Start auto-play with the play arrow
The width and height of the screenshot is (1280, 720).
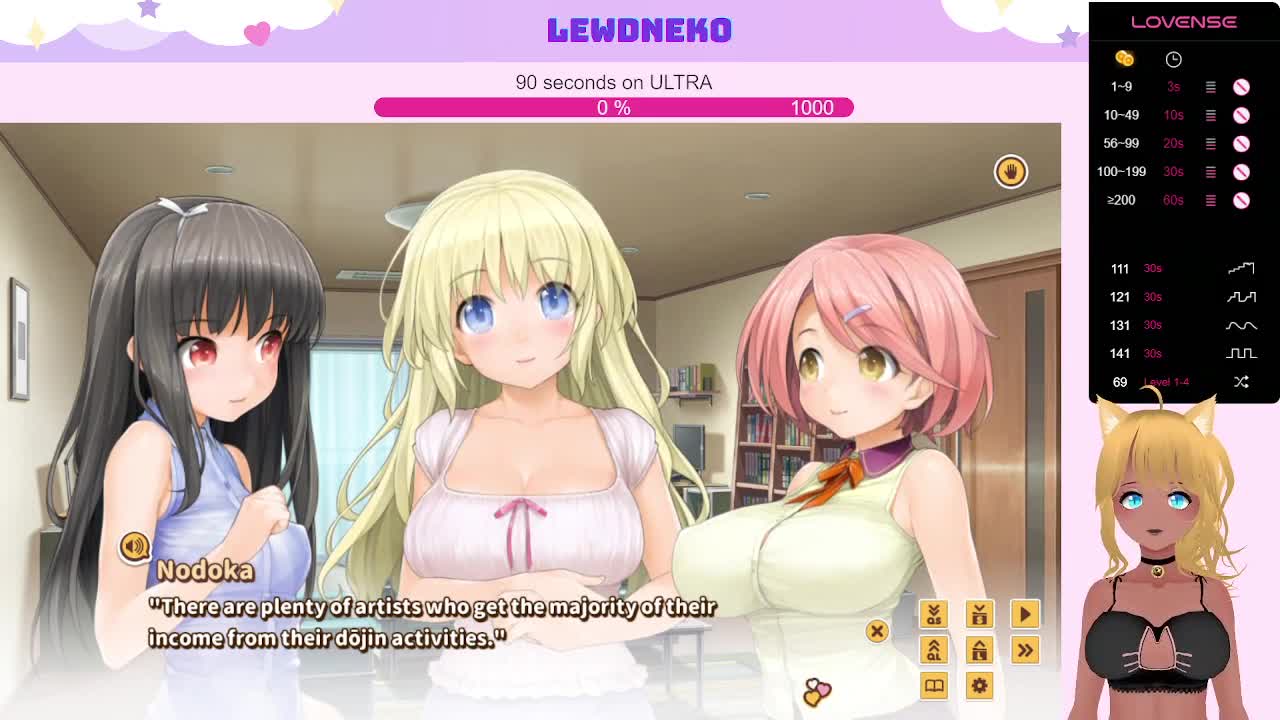pyautogui.click(x=1025, y=614)
